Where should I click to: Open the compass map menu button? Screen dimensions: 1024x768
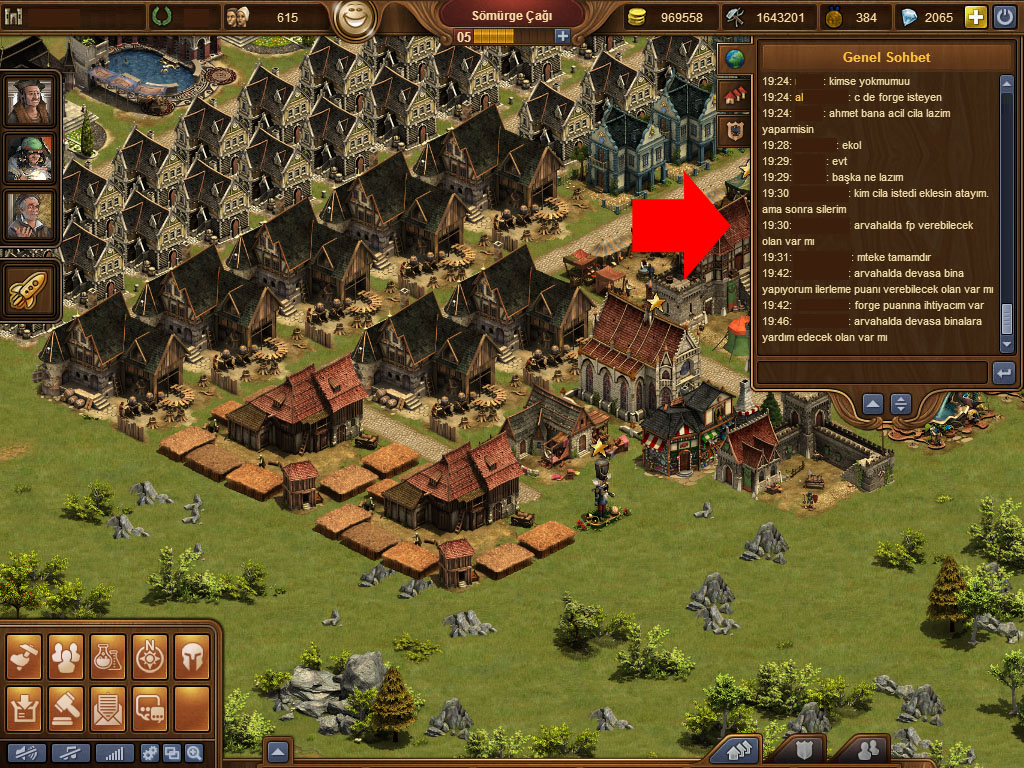[150, 656]
